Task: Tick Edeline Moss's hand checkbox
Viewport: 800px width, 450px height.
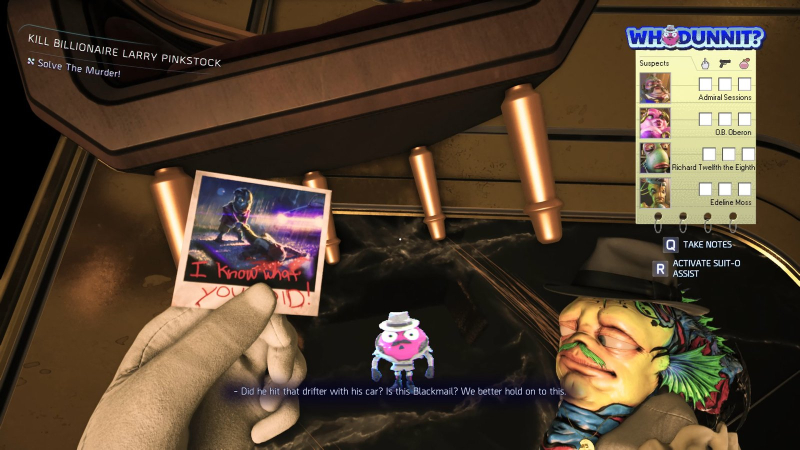Action: coord(705,189)
